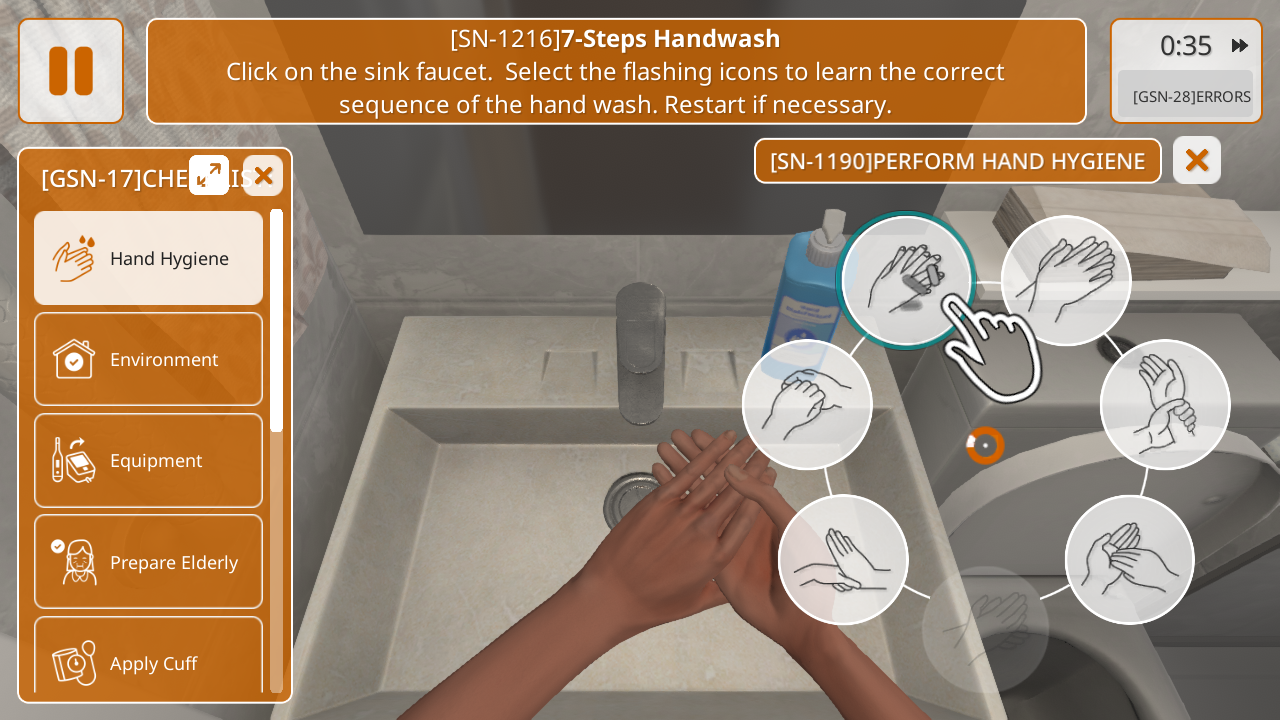Image resolution: width=1280 pixels, height=720 pixels.
Task: Close the checklist panel
Action: click(263, 176)
